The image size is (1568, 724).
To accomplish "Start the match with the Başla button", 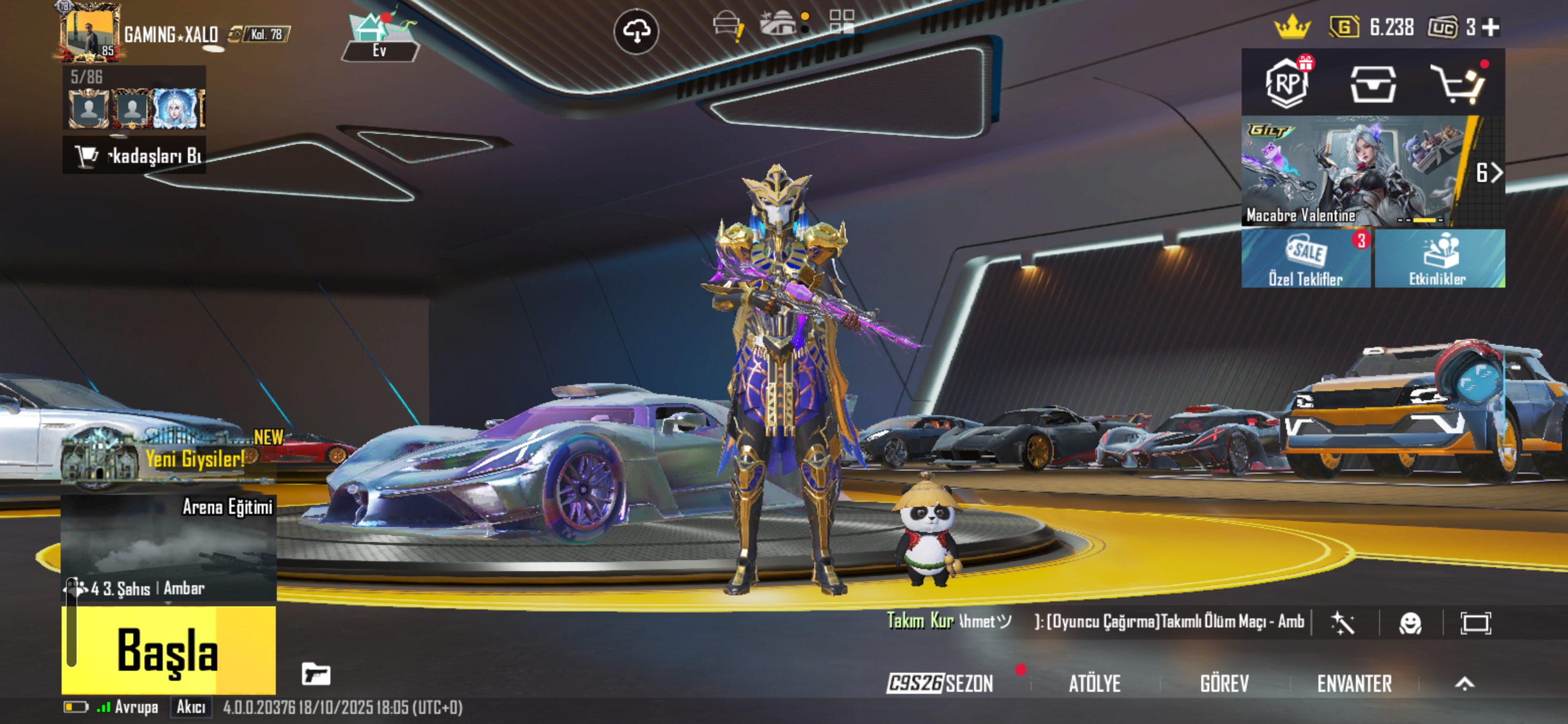I will pos(168,649).
